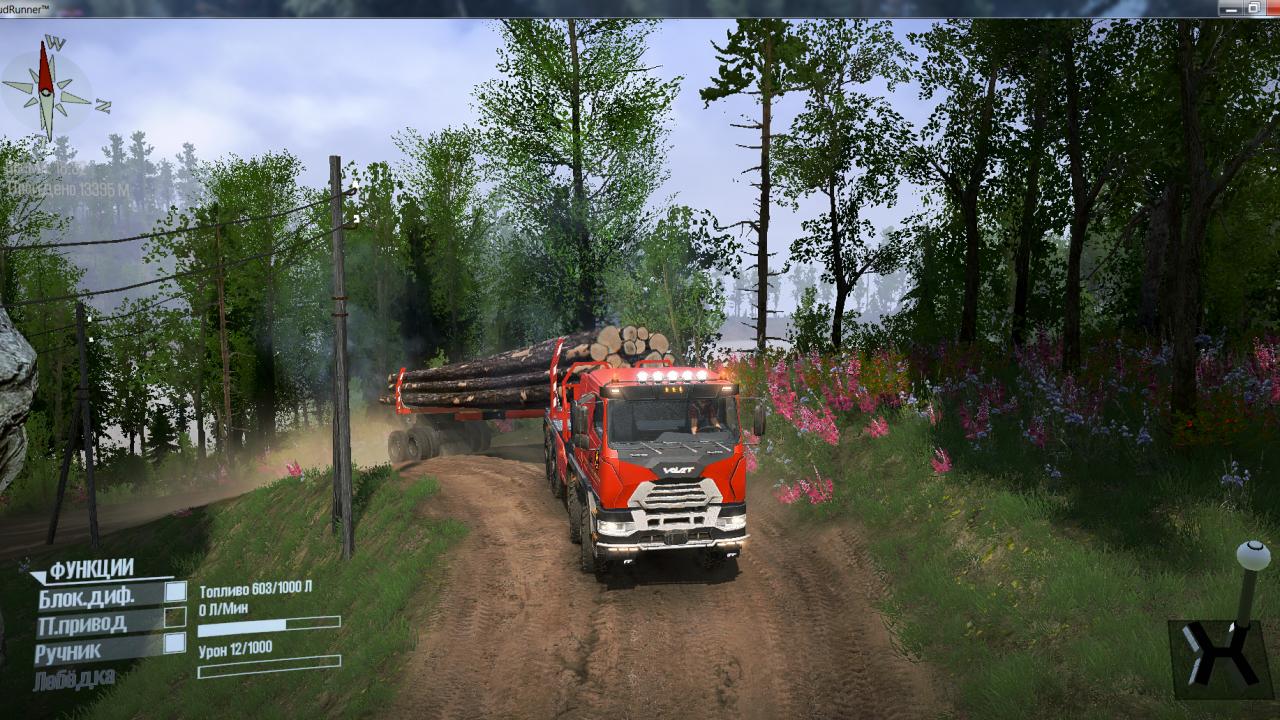1280x720 pixels.
Task: Toggle the Блок.Диф. differential lock checkbox
Action: pyautogui.click(x=174, y=591)
